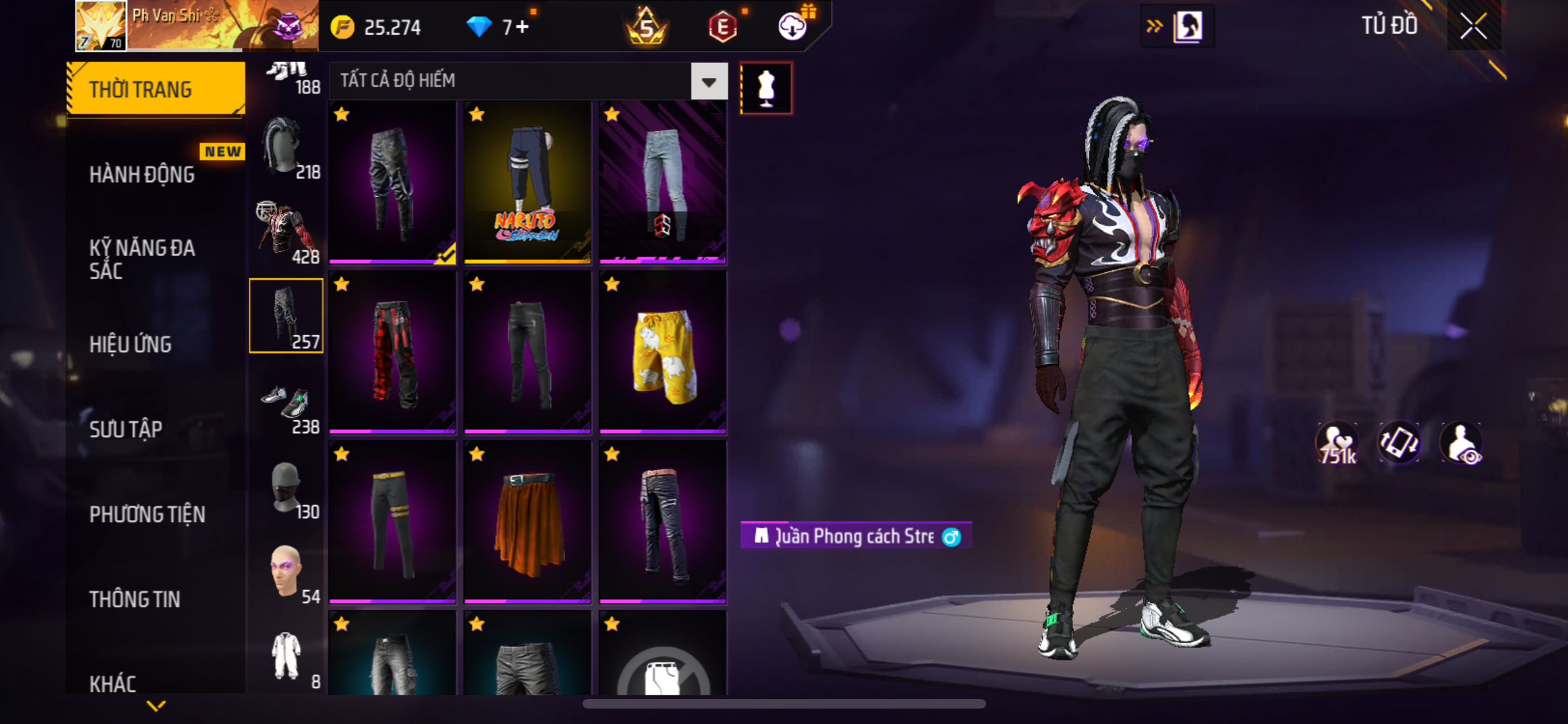Select the light blue ripped jeans
The height and width of the screenshot is (724, 1568).
(x=662, y=182)
